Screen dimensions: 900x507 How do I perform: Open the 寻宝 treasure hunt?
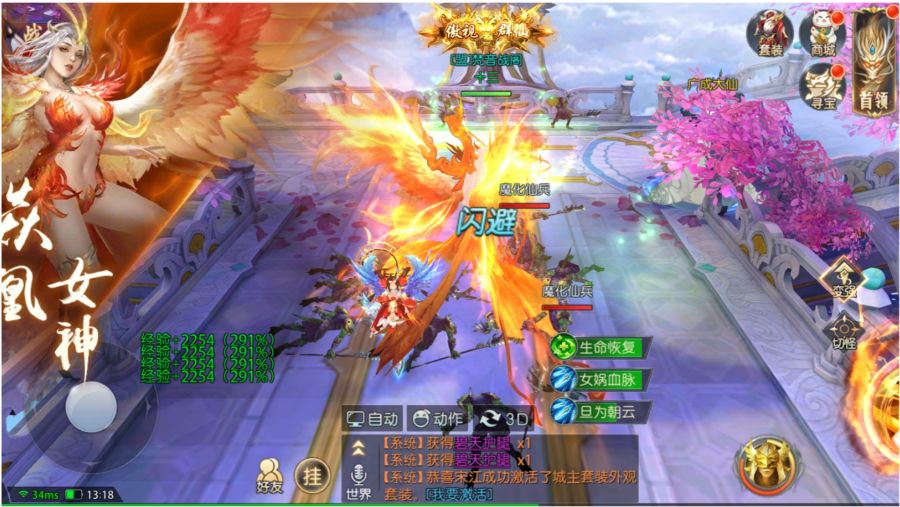(x=822, y=85)
